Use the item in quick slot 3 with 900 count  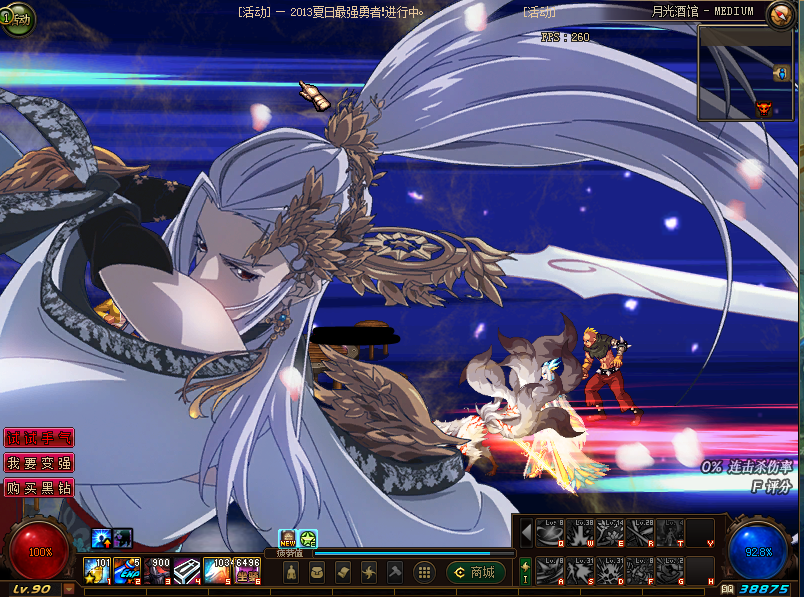point(158,571)
